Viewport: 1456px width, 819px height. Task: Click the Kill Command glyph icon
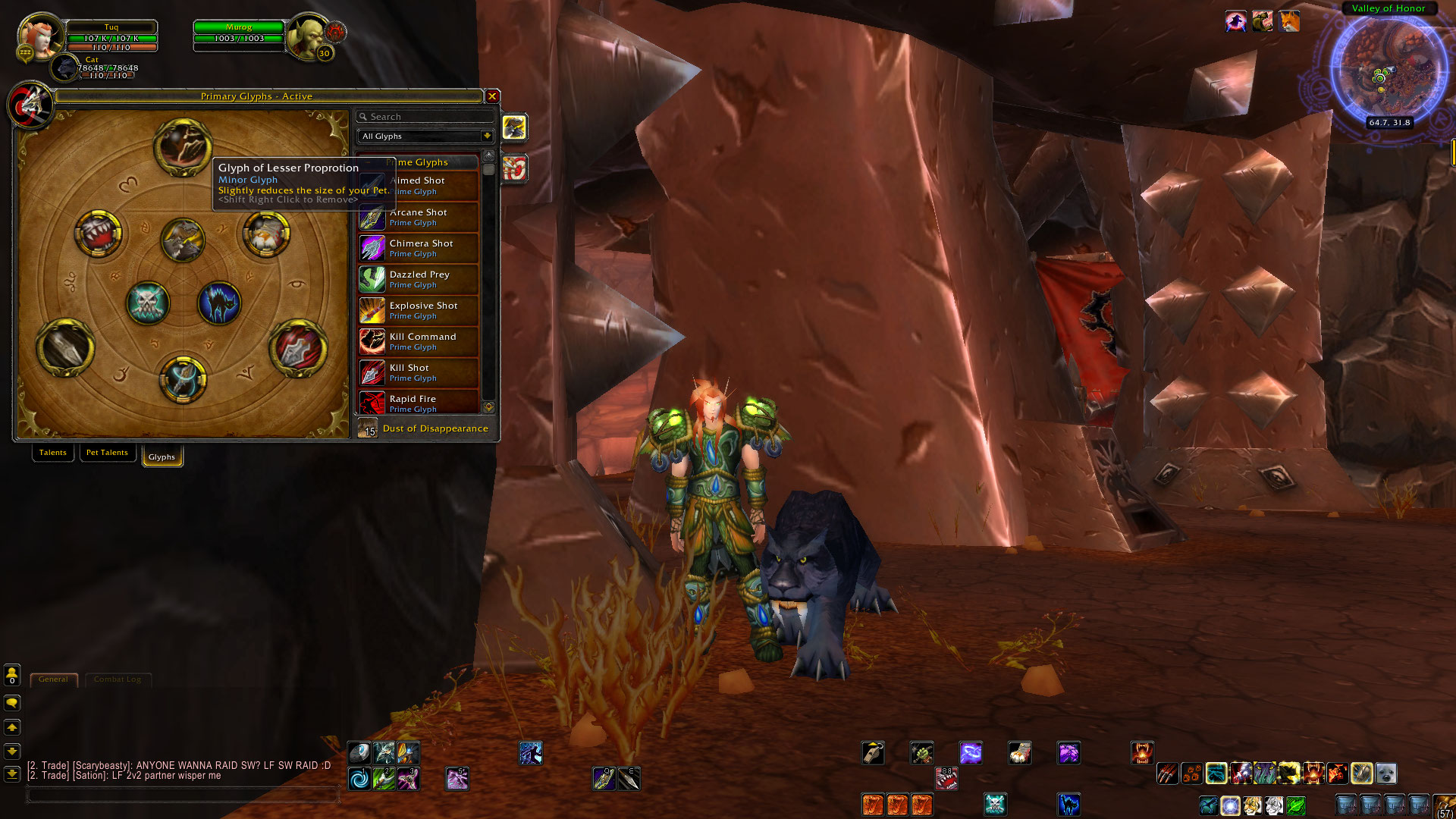(372, 341)
